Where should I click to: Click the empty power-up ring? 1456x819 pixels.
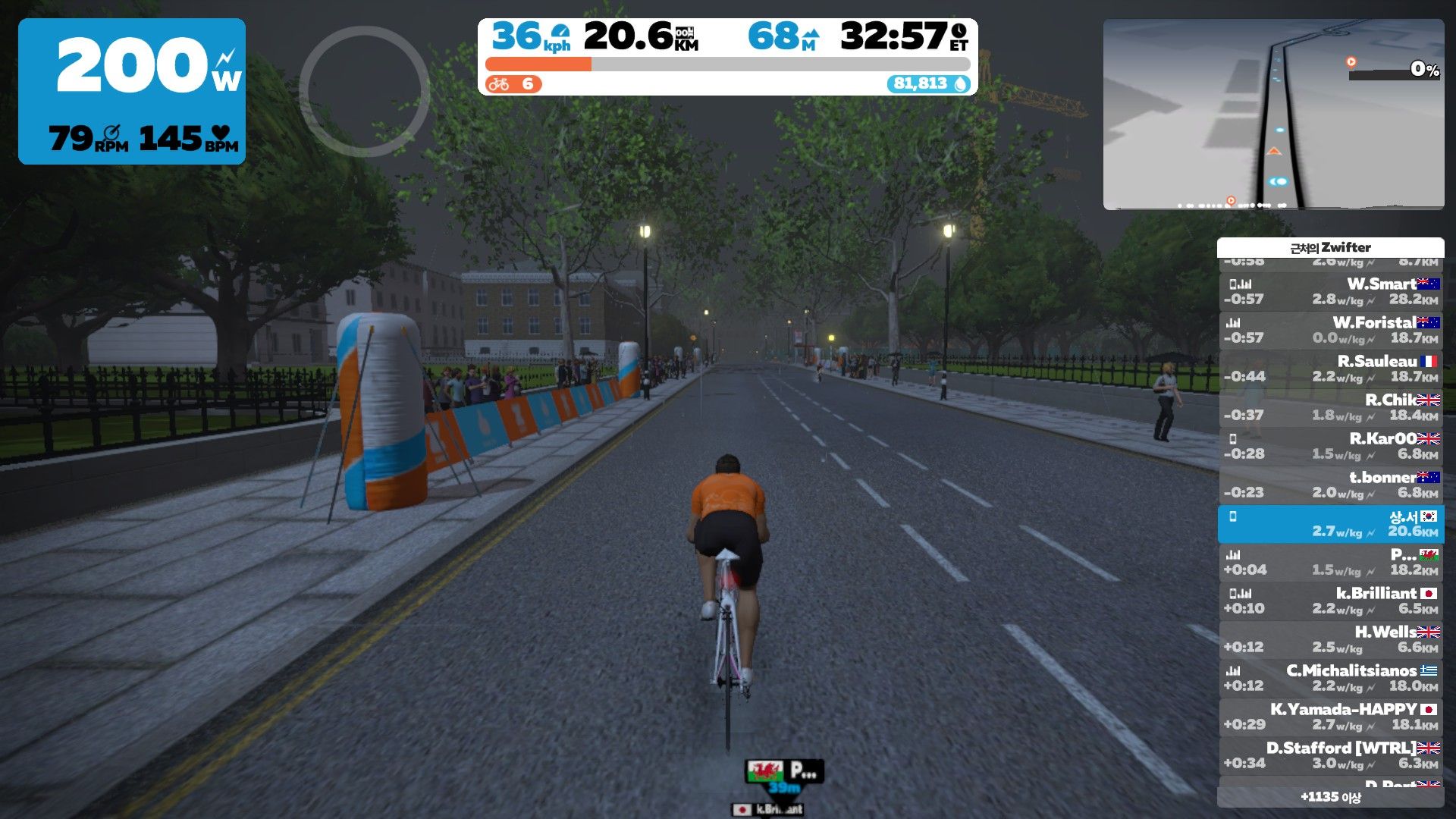pos(365,91)
